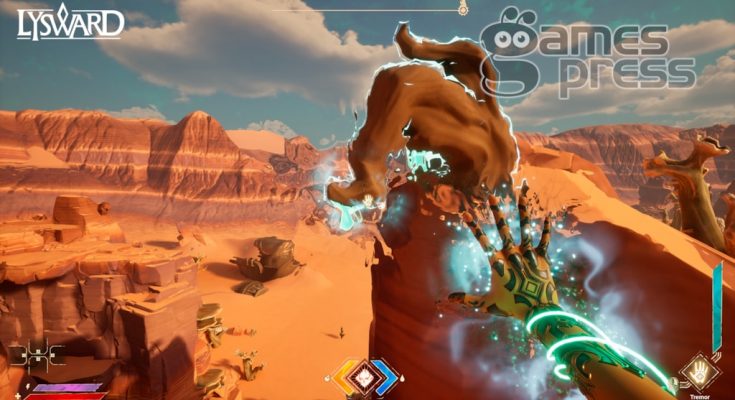Activate the Tremor hand ability
The image size is (735, 400).
(699, 372)
